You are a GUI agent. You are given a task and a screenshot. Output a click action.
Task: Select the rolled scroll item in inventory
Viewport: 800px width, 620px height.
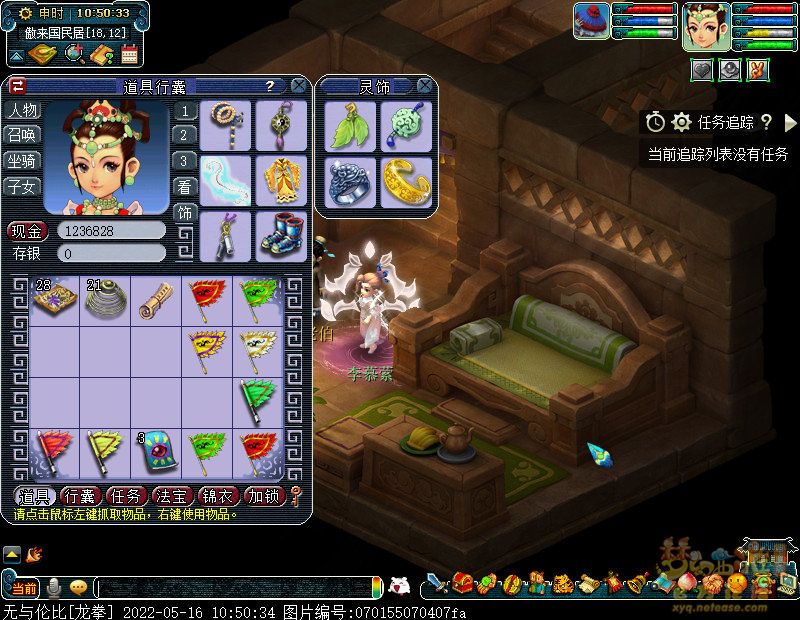[156, 298]
